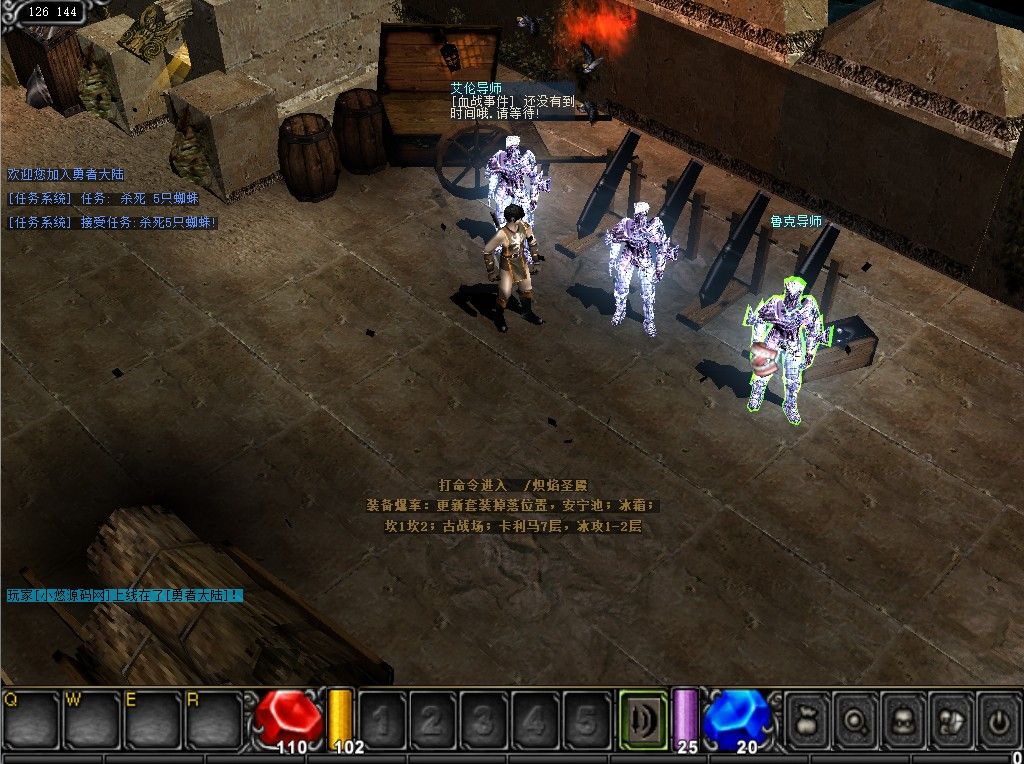Select the Q skill slot
The image size is (1024, 764).
coord(31,719)
